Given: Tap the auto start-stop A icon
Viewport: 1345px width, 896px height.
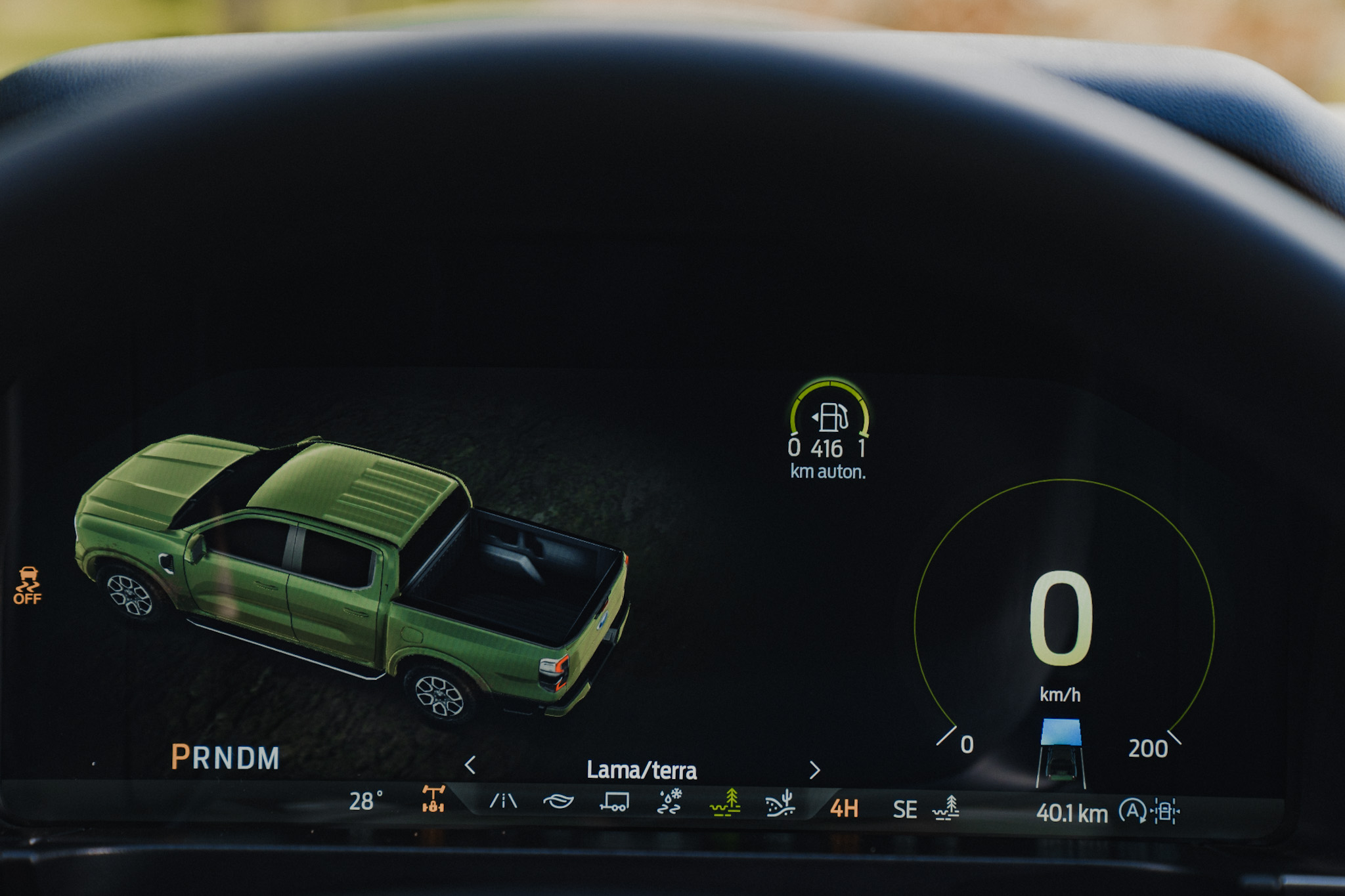Looking at the screenshot, I should [1132, 811].
